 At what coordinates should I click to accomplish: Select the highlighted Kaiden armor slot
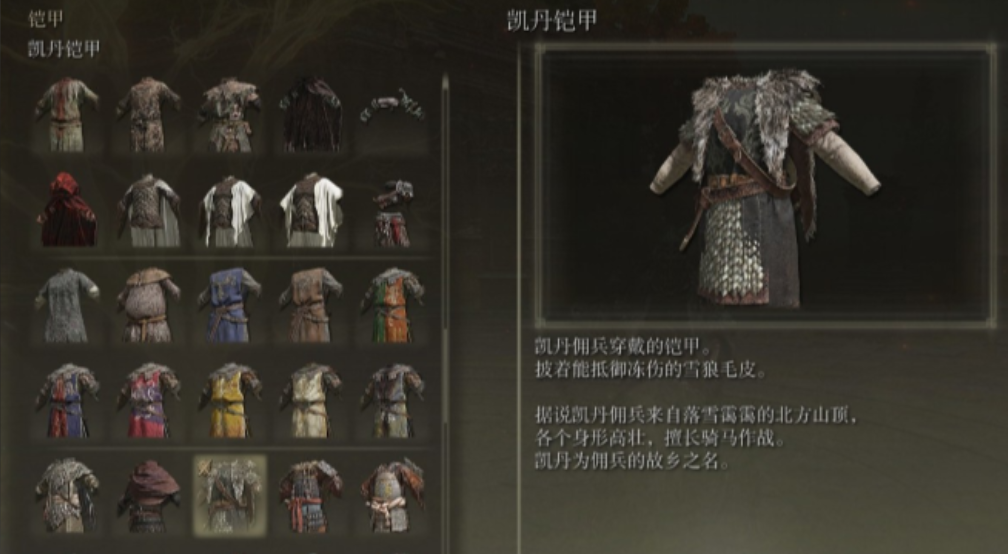click(229, 494)
